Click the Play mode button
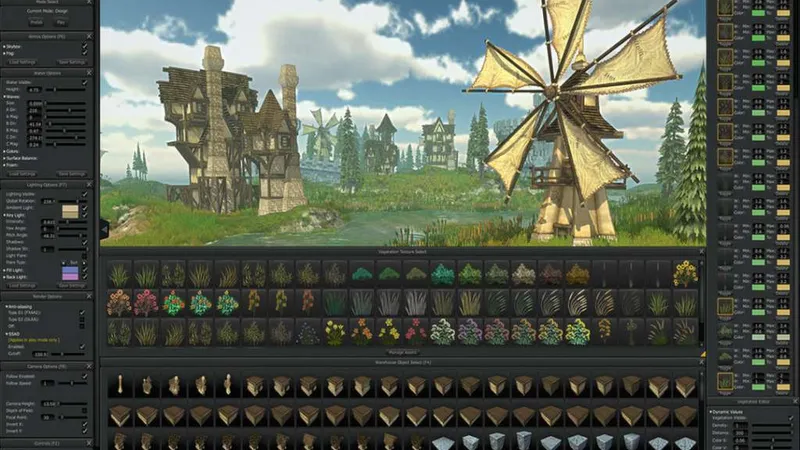The height and width of the screenshot is (450, 800). tap(61, 21)
